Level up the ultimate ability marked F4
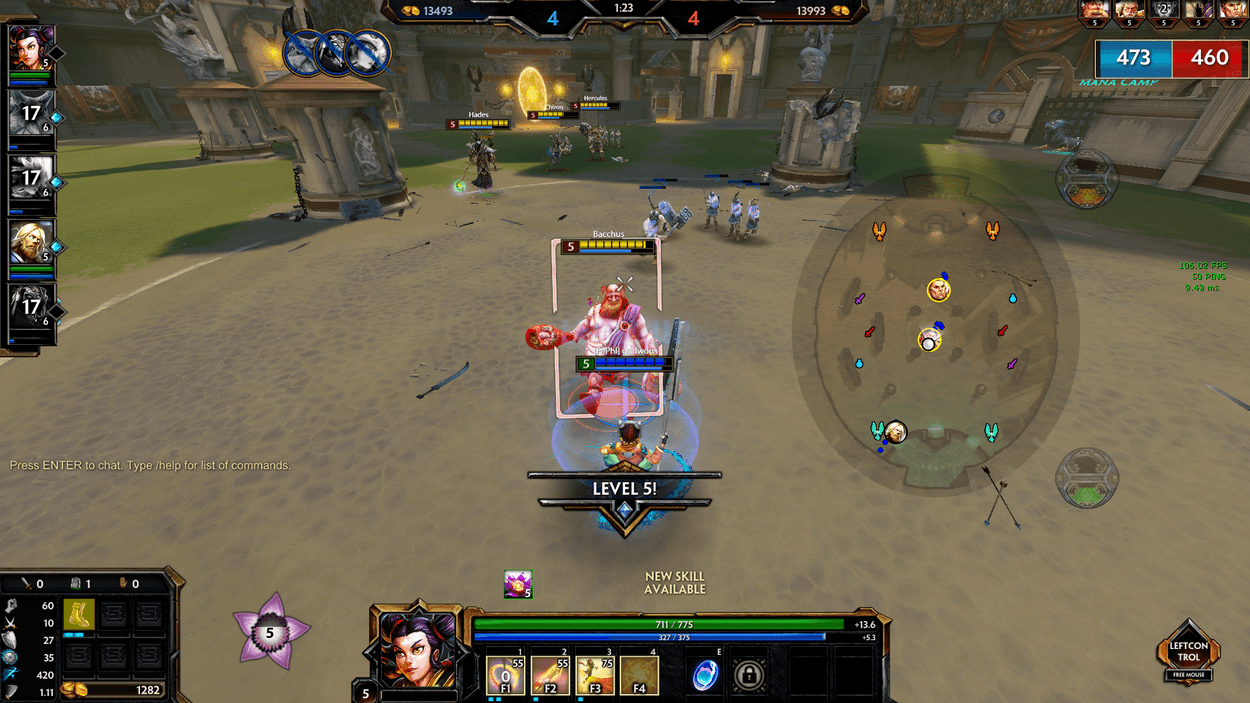Viewport: 1250px width, 703px height. pyautogui.click(x=639, y=675)
